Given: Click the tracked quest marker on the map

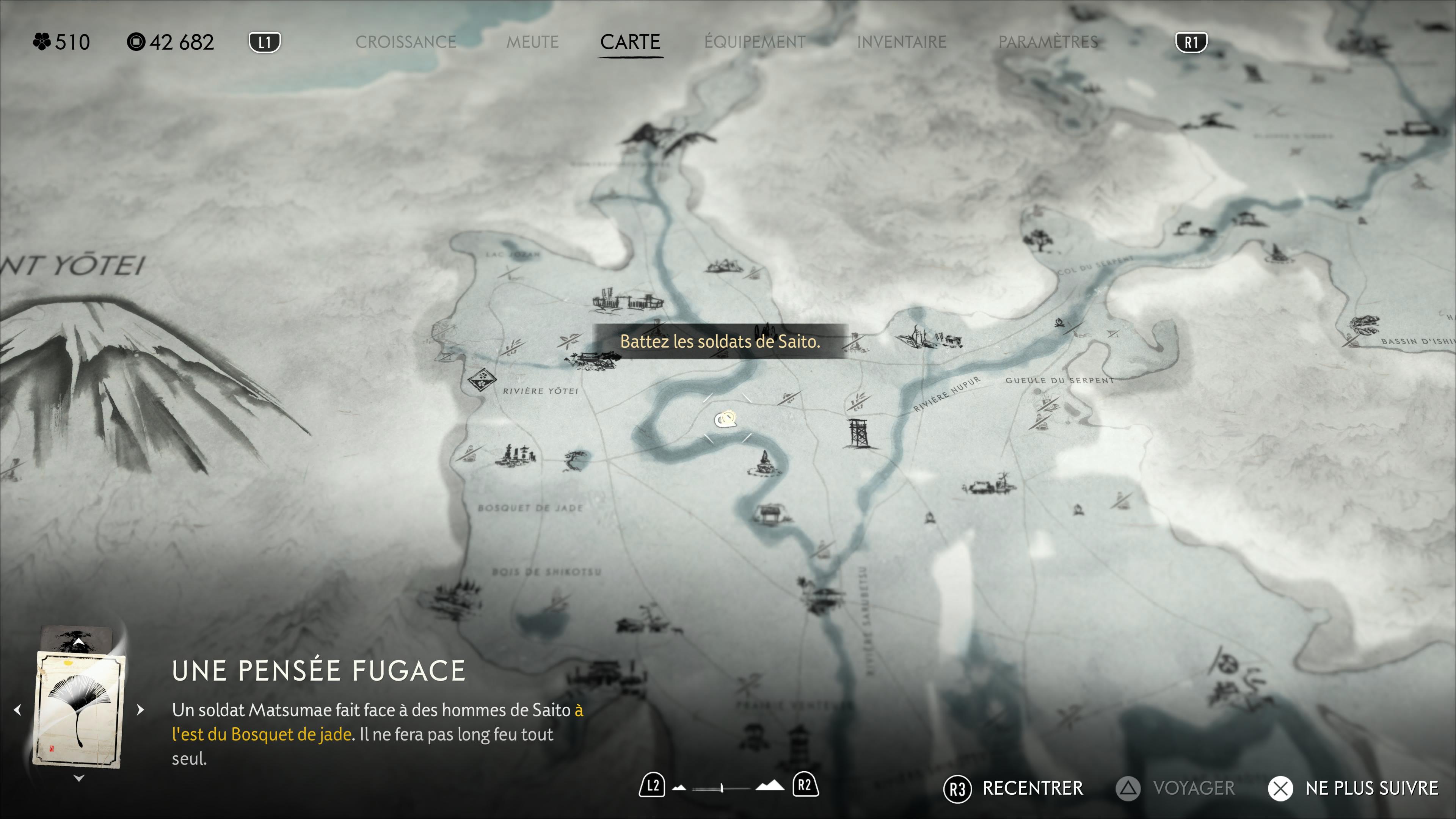Looking at the screenshot, I should point(726,419).
